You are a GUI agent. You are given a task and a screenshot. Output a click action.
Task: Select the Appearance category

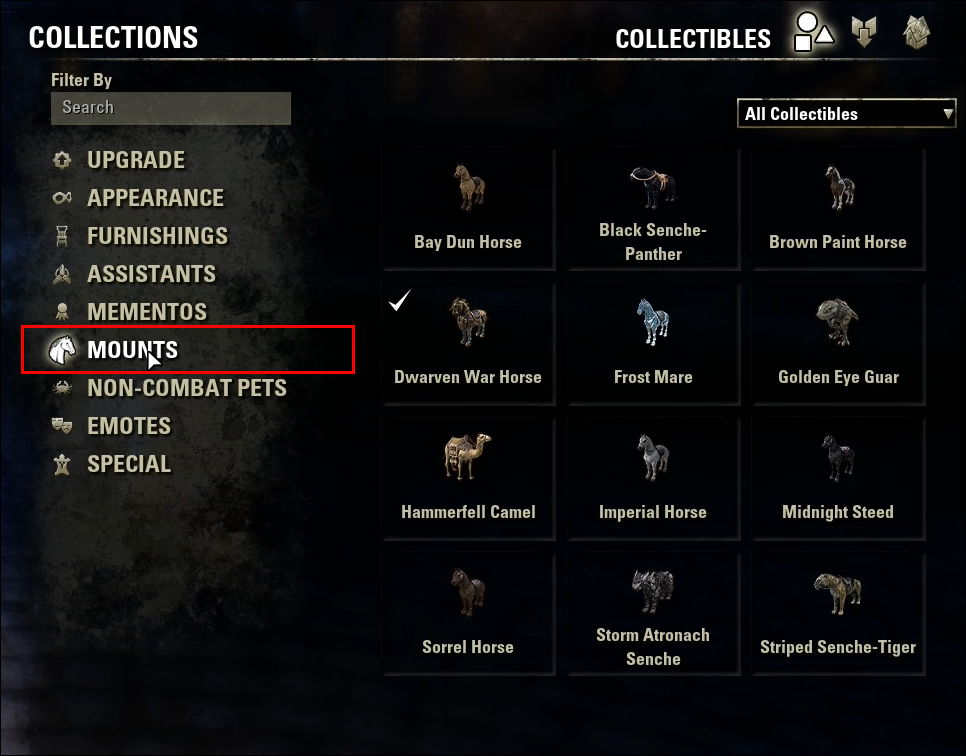tap(155, 198)
